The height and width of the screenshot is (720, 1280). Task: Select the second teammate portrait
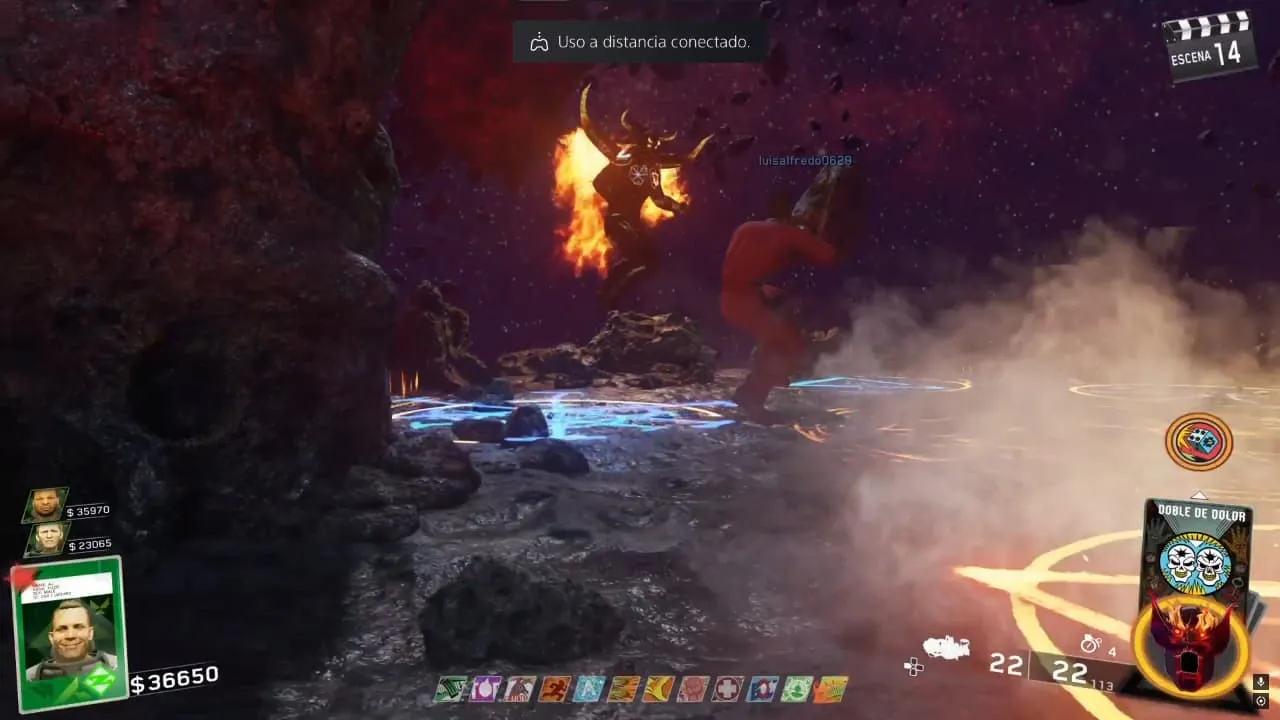46,540
